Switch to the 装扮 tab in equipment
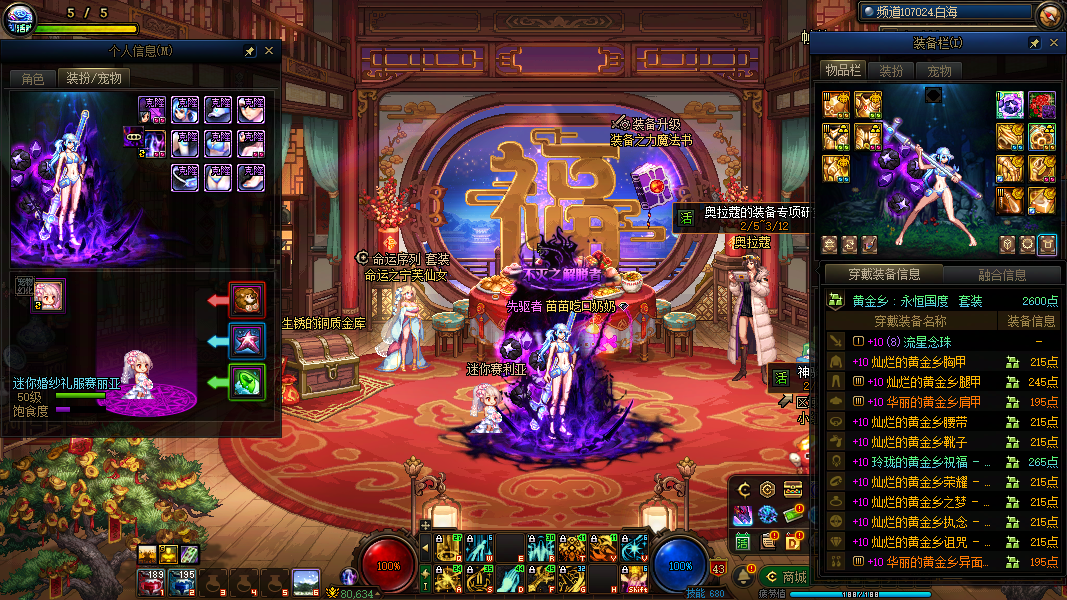 [891, 71]
